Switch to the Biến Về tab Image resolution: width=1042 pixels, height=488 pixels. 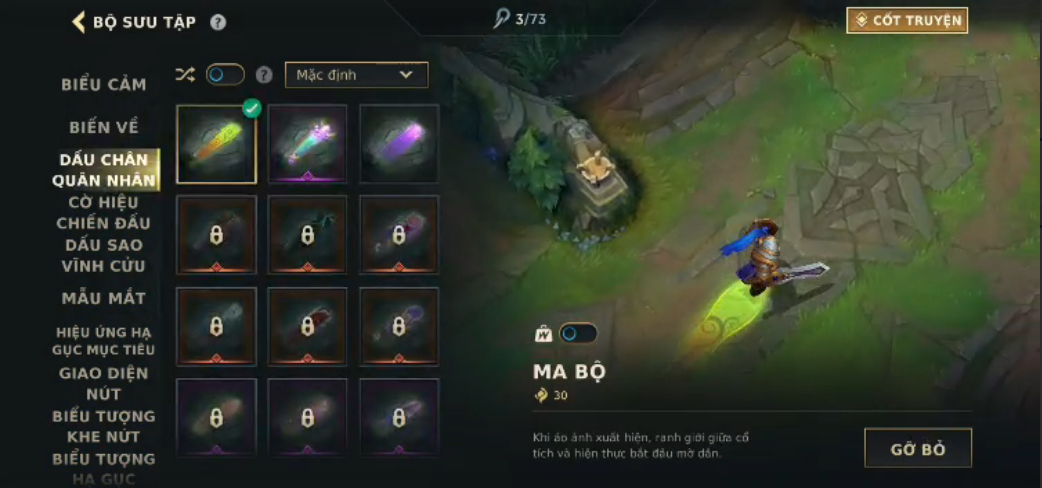coord(104,127)
